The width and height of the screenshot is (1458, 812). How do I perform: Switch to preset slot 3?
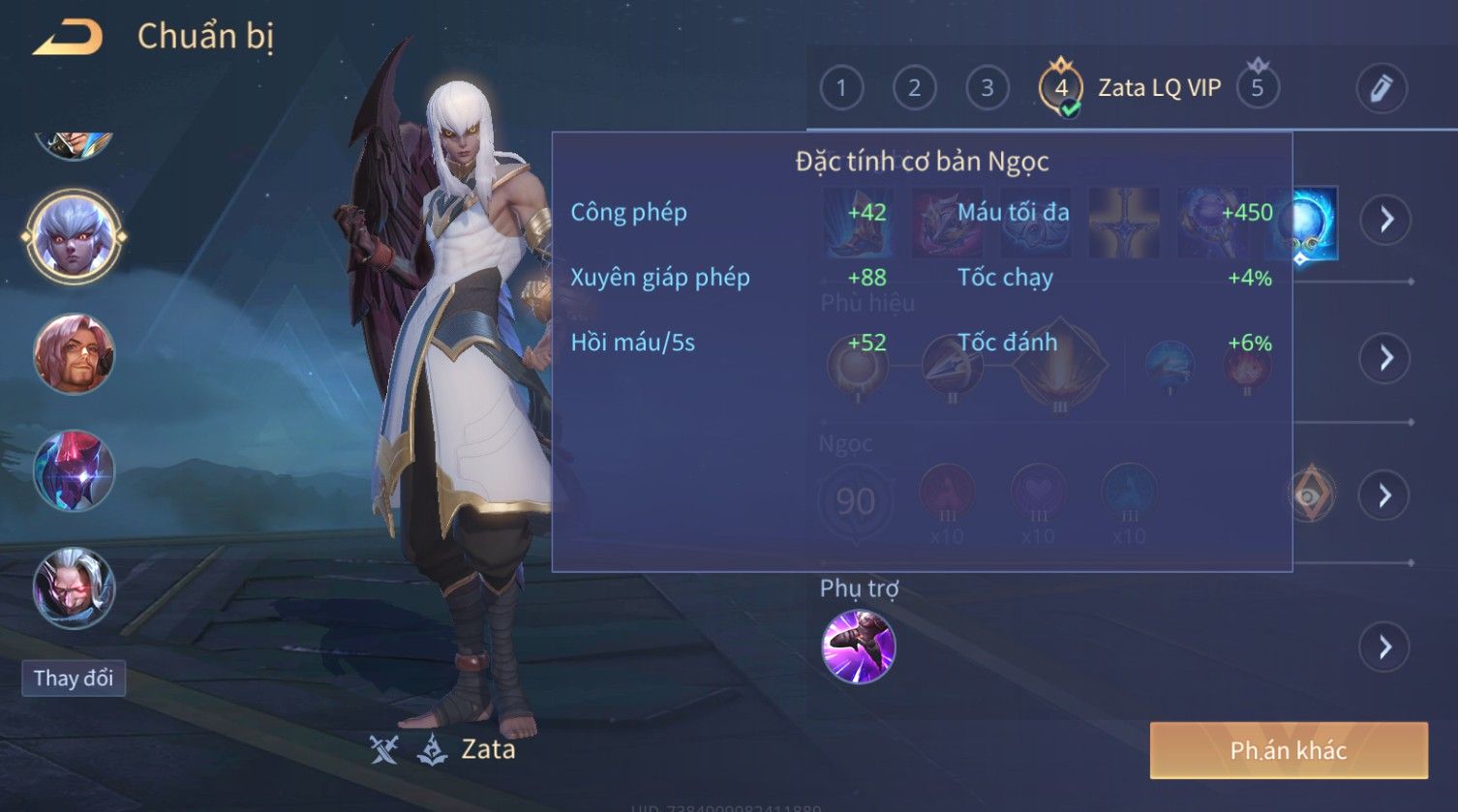point(987,89)
